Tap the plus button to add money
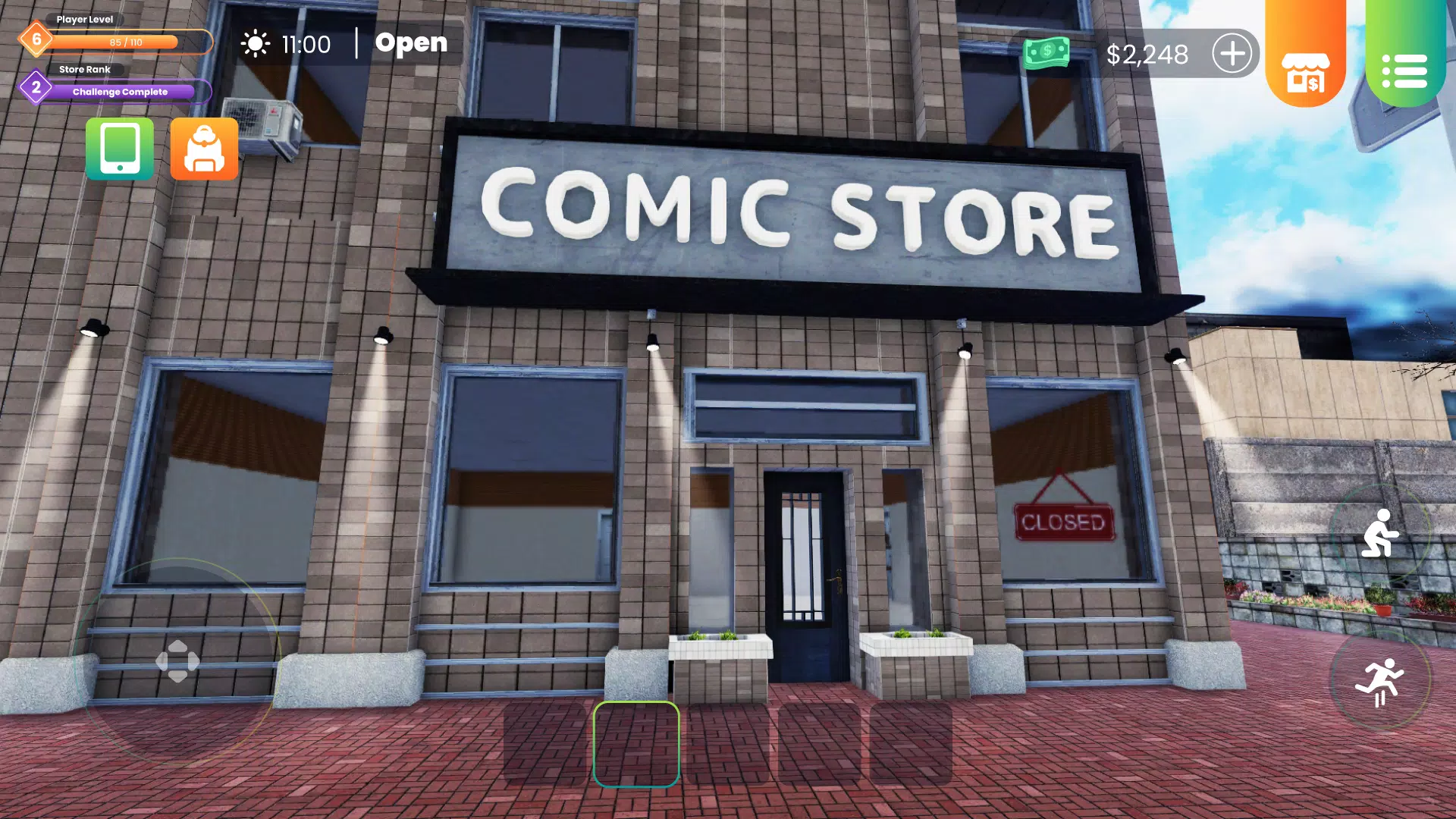This screenshot has width=1456, height=819. coord(1234,53)
